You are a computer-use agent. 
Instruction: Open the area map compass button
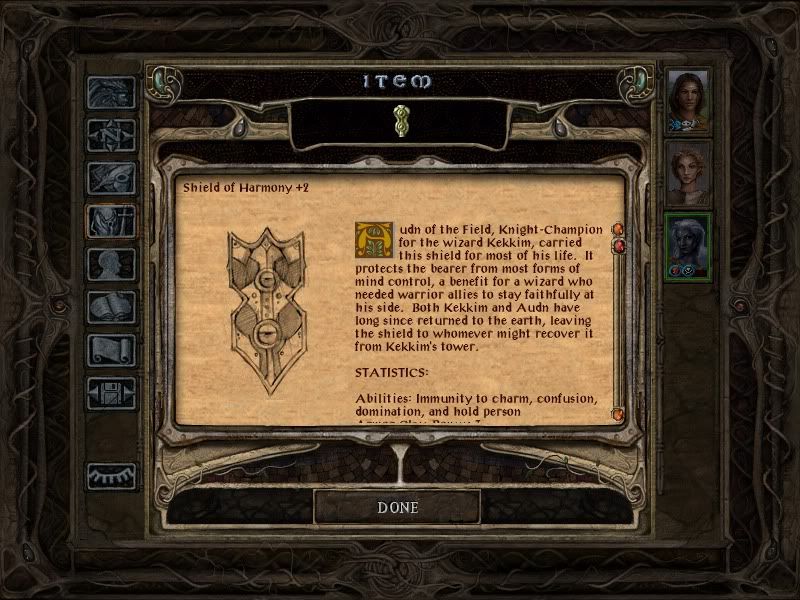[x=110, y=135]
